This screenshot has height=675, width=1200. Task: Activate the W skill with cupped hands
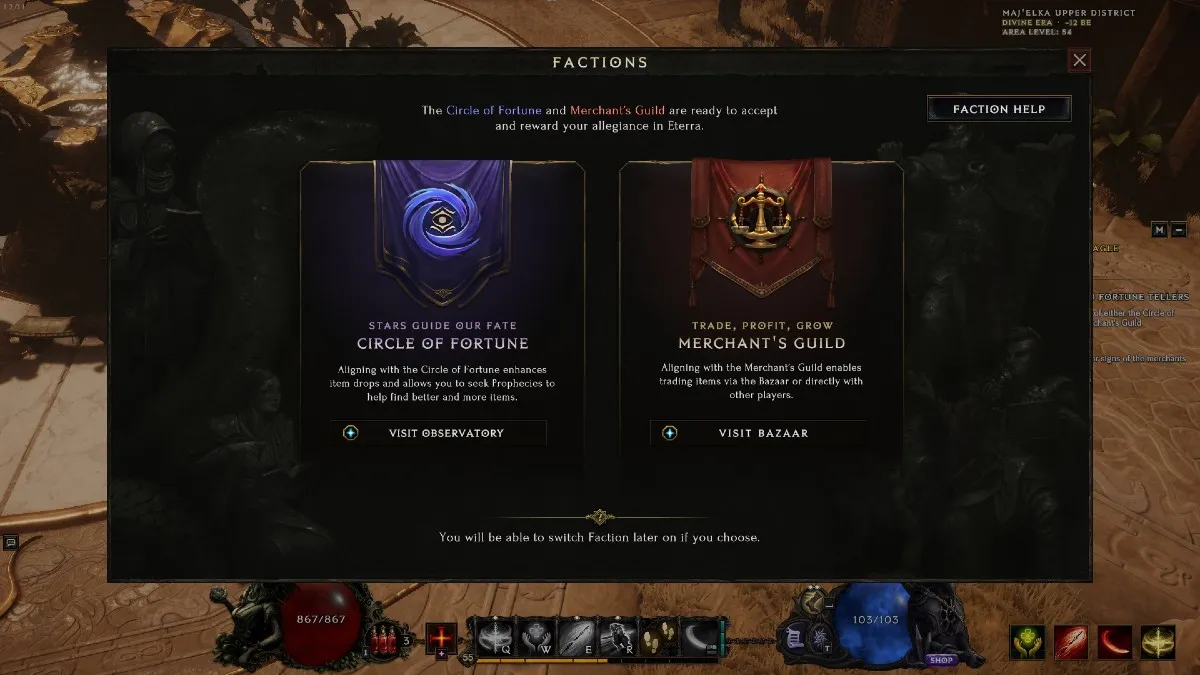click(535, 637)
